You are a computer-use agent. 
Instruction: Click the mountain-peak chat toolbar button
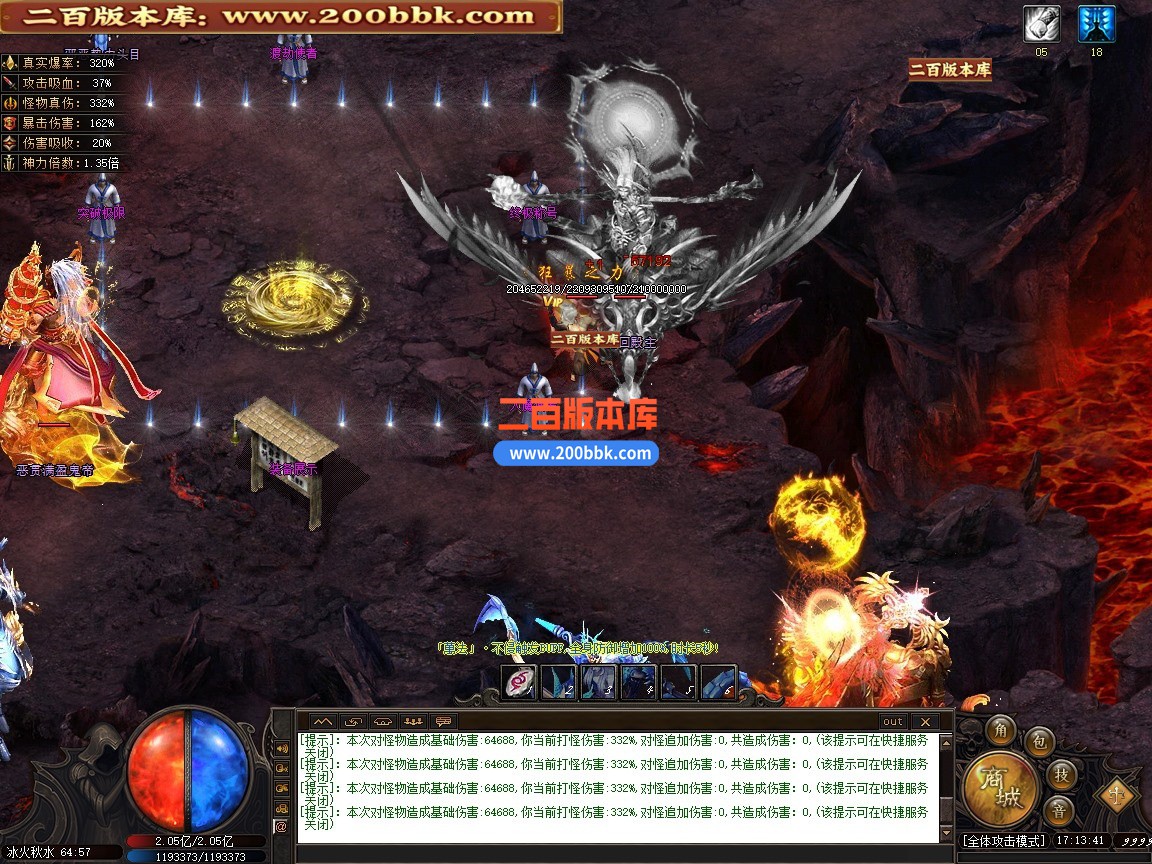click(322, 721)
